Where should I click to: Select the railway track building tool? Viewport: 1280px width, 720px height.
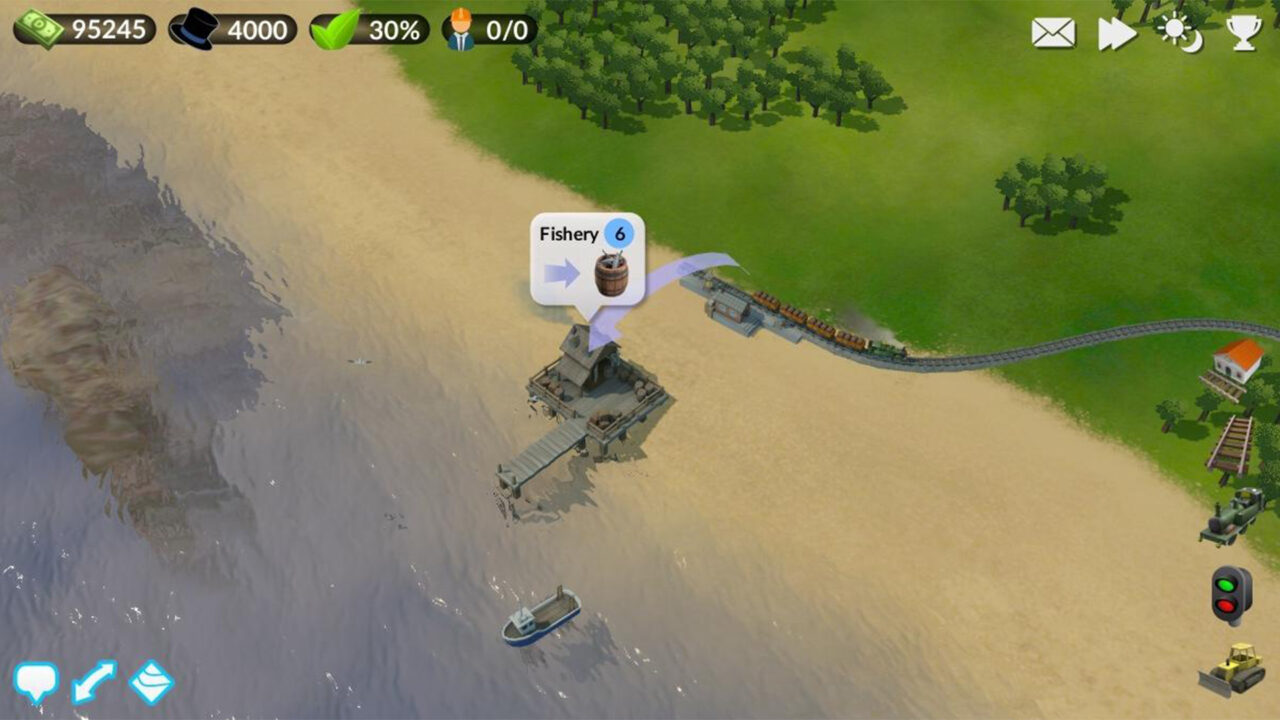(1230, 440)
